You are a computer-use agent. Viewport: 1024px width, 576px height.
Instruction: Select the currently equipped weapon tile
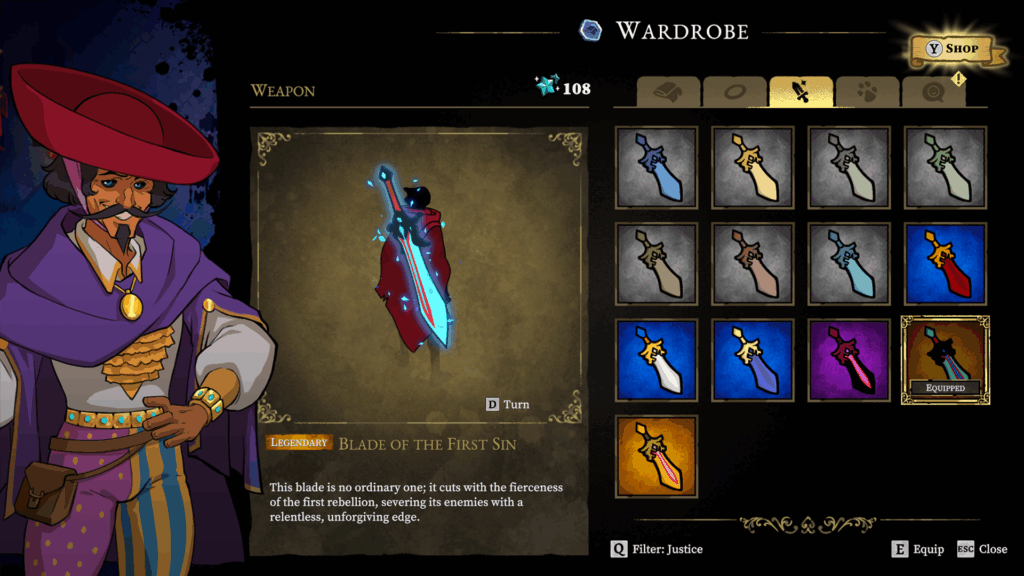tap(945, 359)
